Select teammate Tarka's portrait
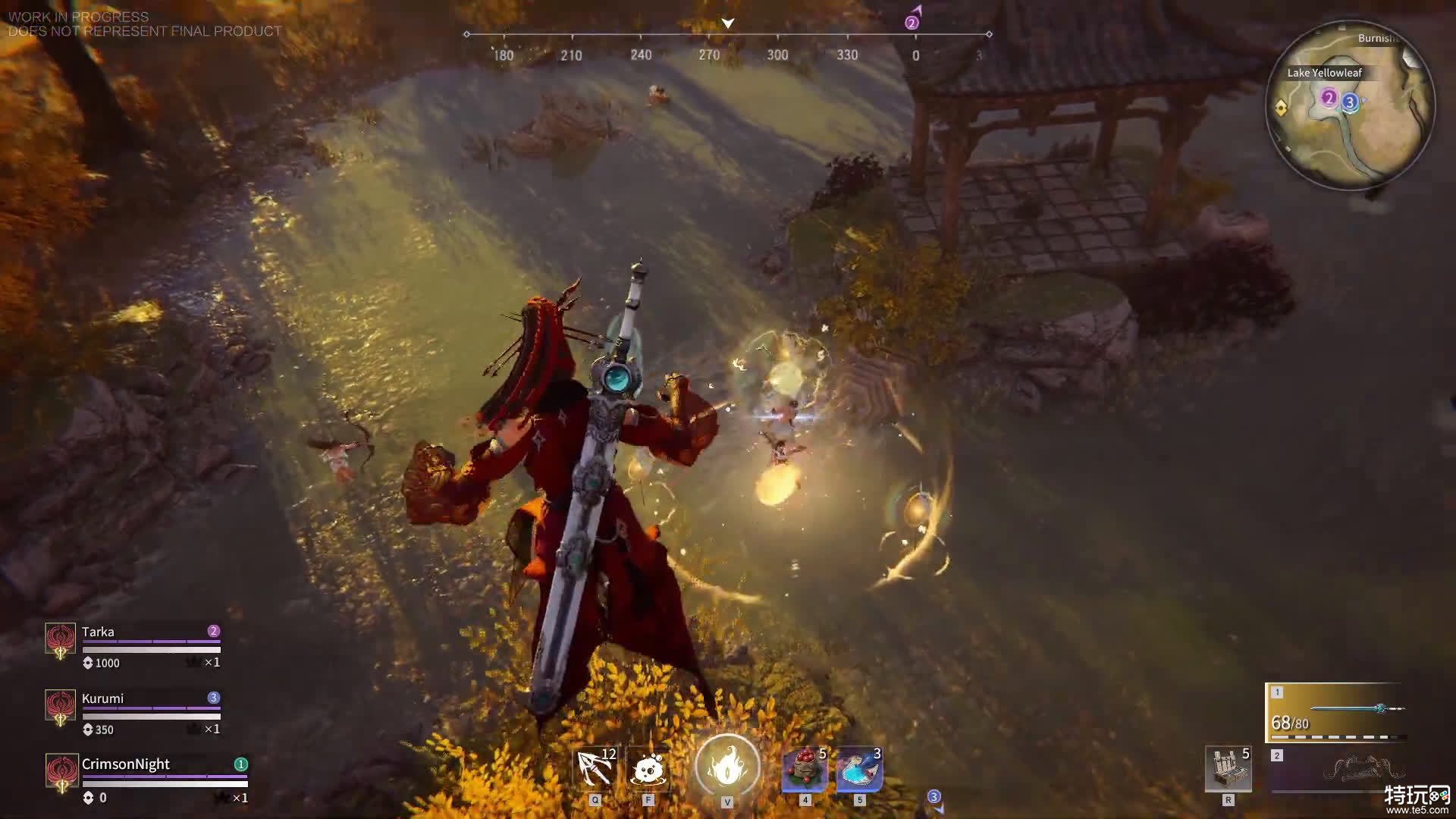 pyautogui.click(x=61, y=639)
